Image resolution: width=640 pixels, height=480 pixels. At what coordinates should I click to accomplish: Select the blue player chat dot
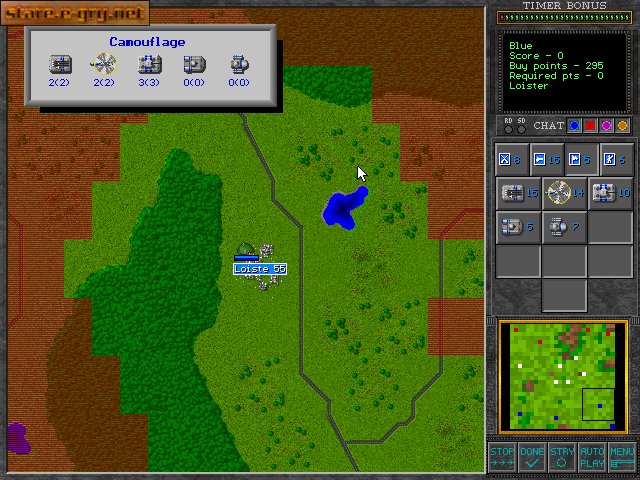click(574, 126)
